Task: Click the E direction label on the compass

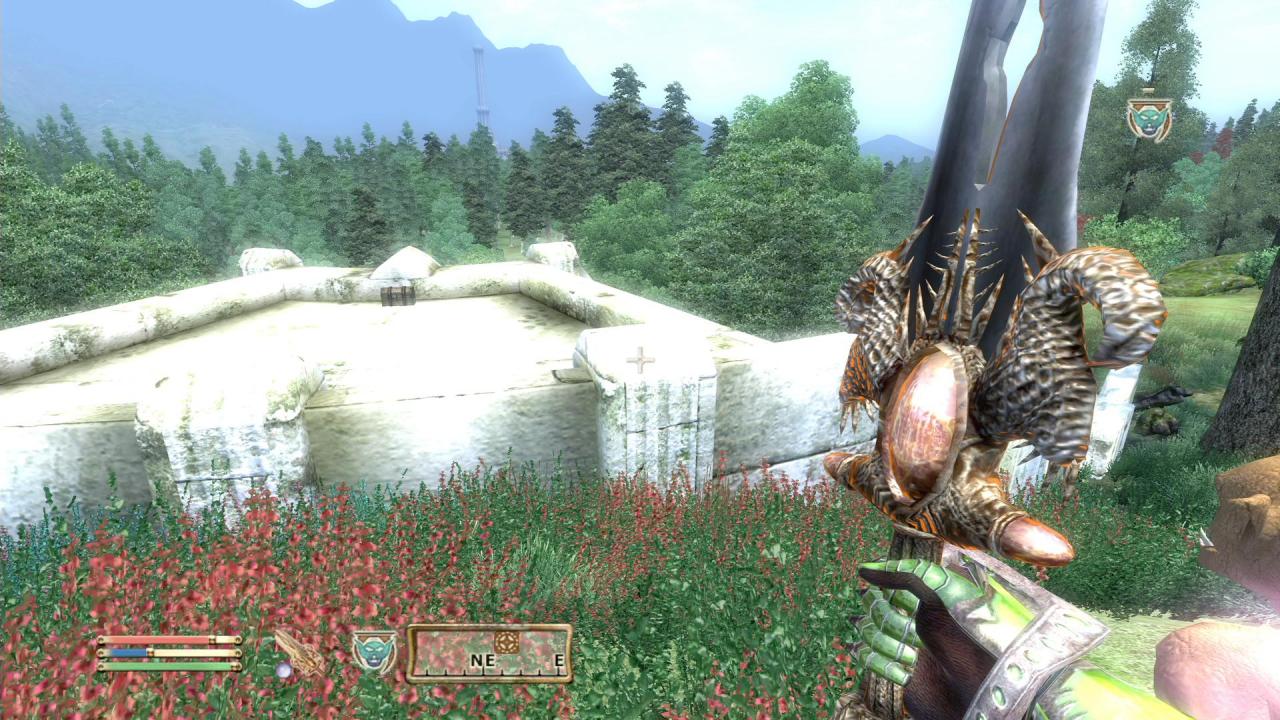Action: 560,660
